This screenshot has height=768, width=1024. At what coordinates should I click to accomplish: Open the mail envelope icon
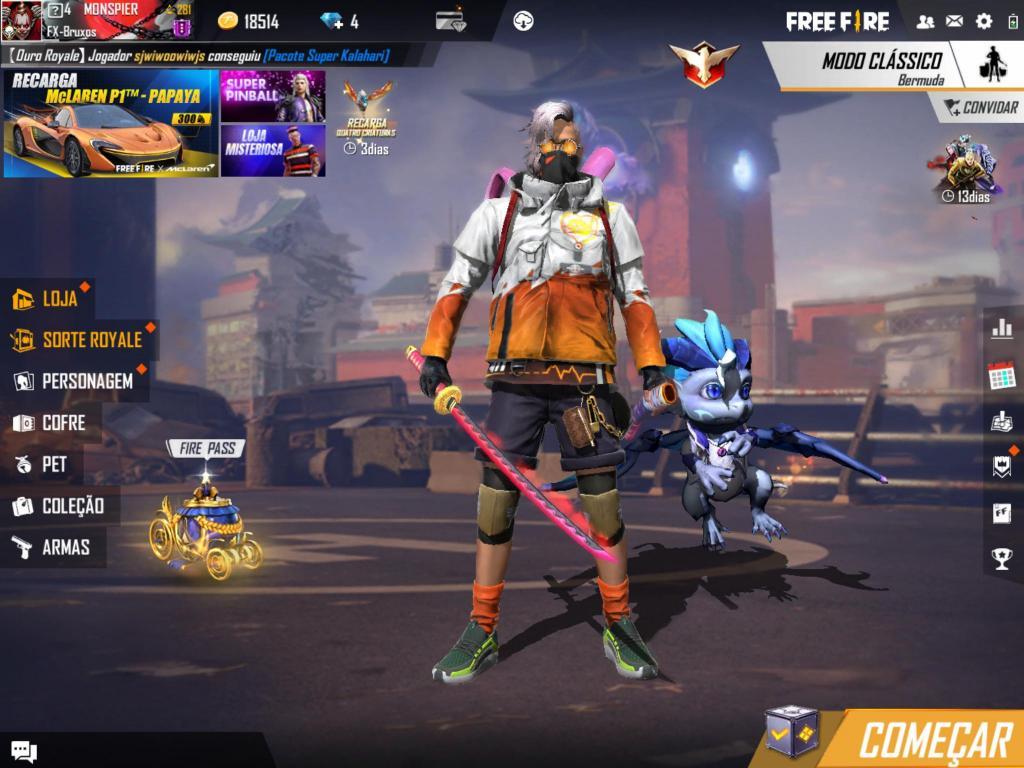click(x=955, y=21)
